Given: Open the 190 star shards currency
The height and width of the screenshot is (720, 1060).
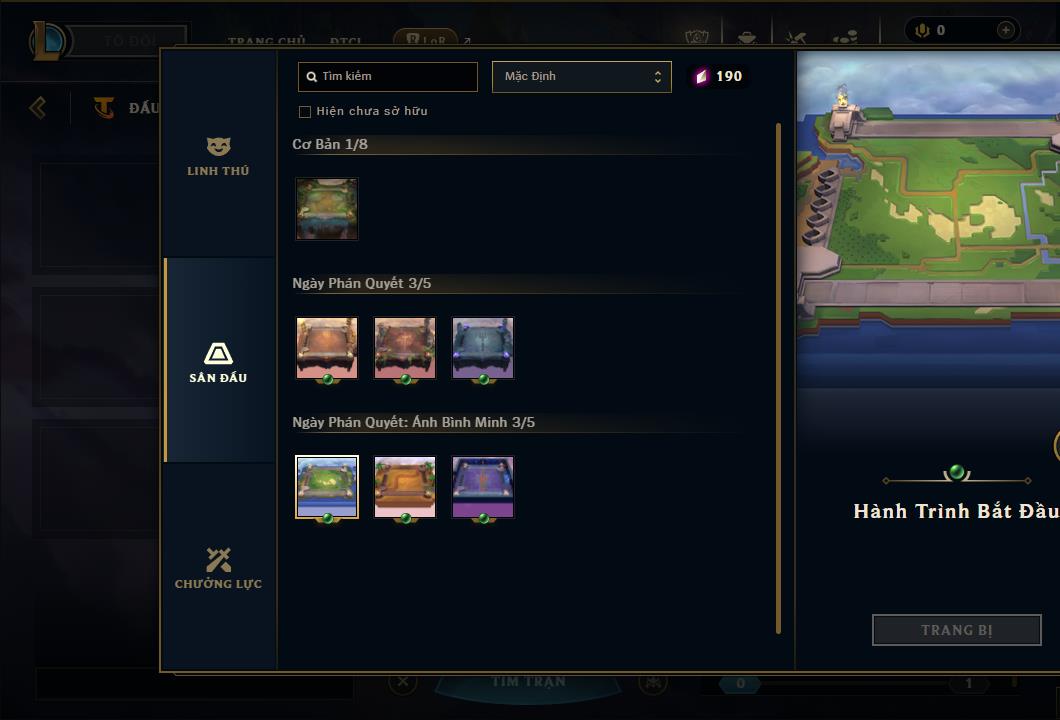Looking at the screenshot, I should (719, 77).
